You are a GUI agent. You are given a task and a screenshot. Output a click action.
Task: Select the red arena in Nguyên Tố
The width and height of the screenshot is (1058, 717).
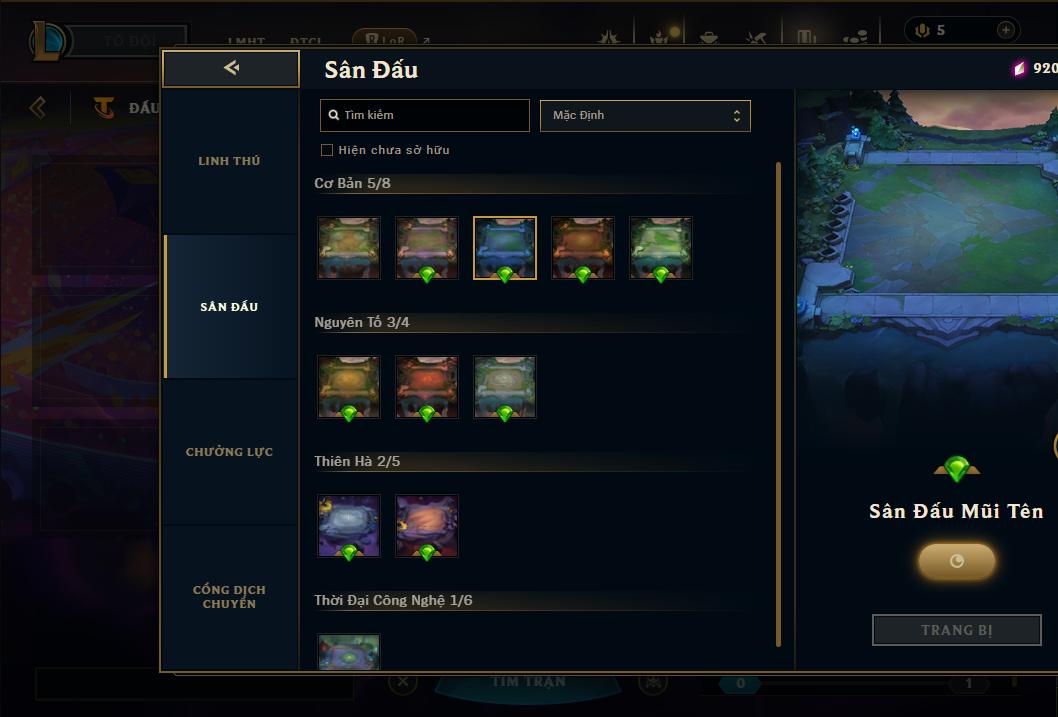tap(427, 387)
